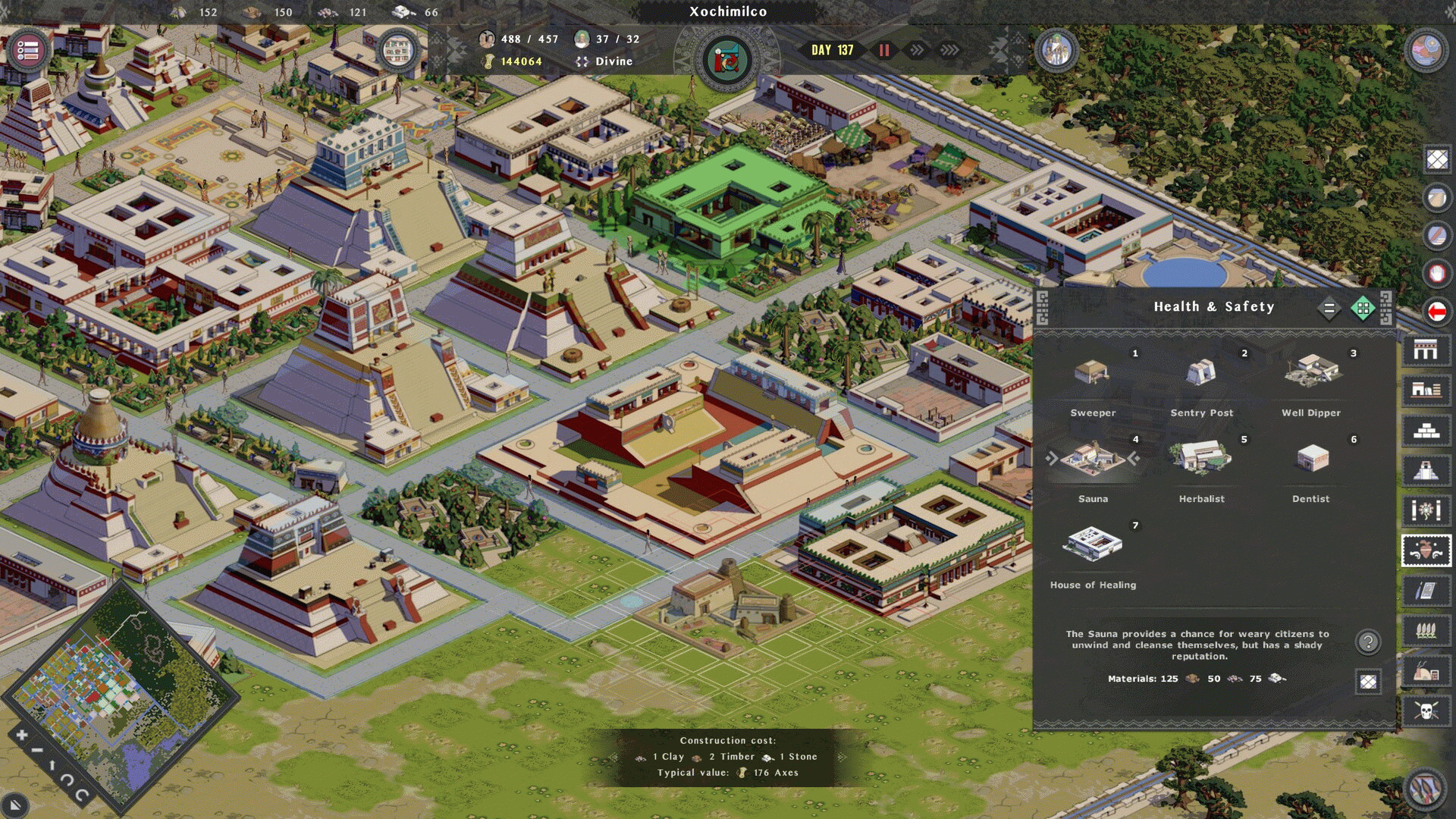Zoom in with the minimap plus button
This screenshot has height=819, width=1456.
click(21, 735)
